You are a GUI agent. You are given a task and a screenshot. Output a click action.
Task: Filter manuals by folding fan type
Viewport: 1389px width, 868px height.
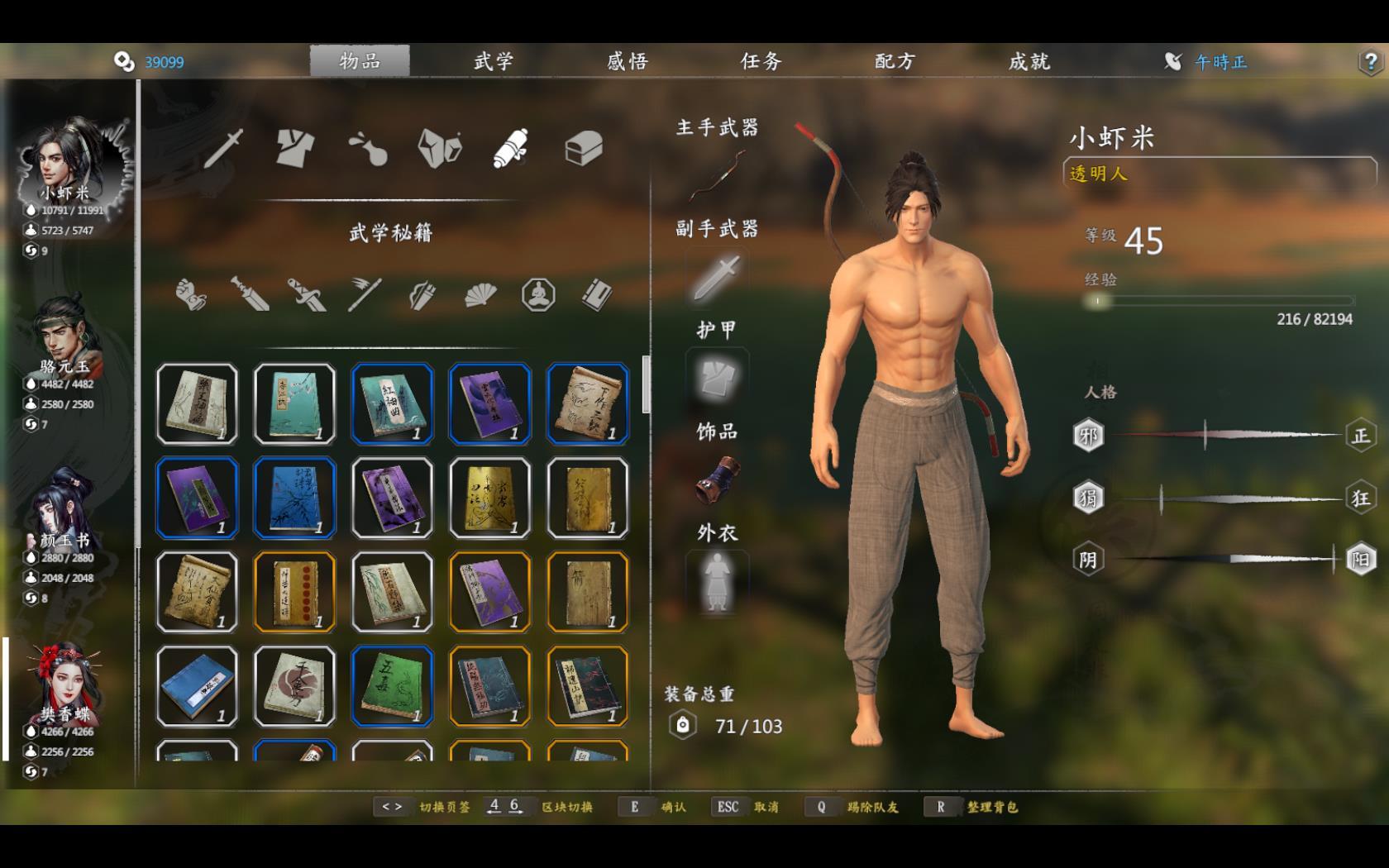pyautogui.click(x=480, y=294)
